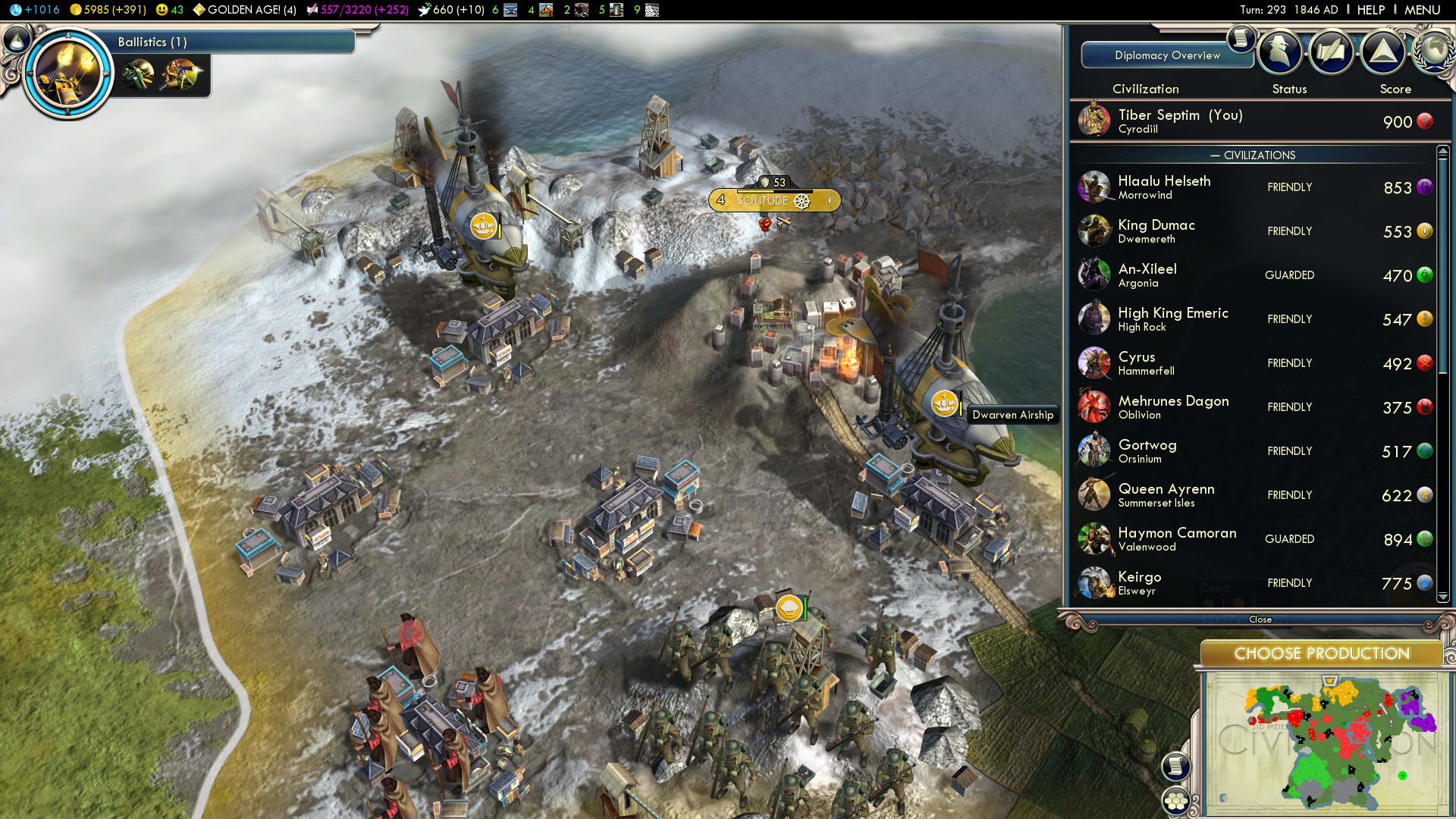Open the triangle social policies icon
The height and width of the screenshot is (819, 1456).
[1383, 52]
